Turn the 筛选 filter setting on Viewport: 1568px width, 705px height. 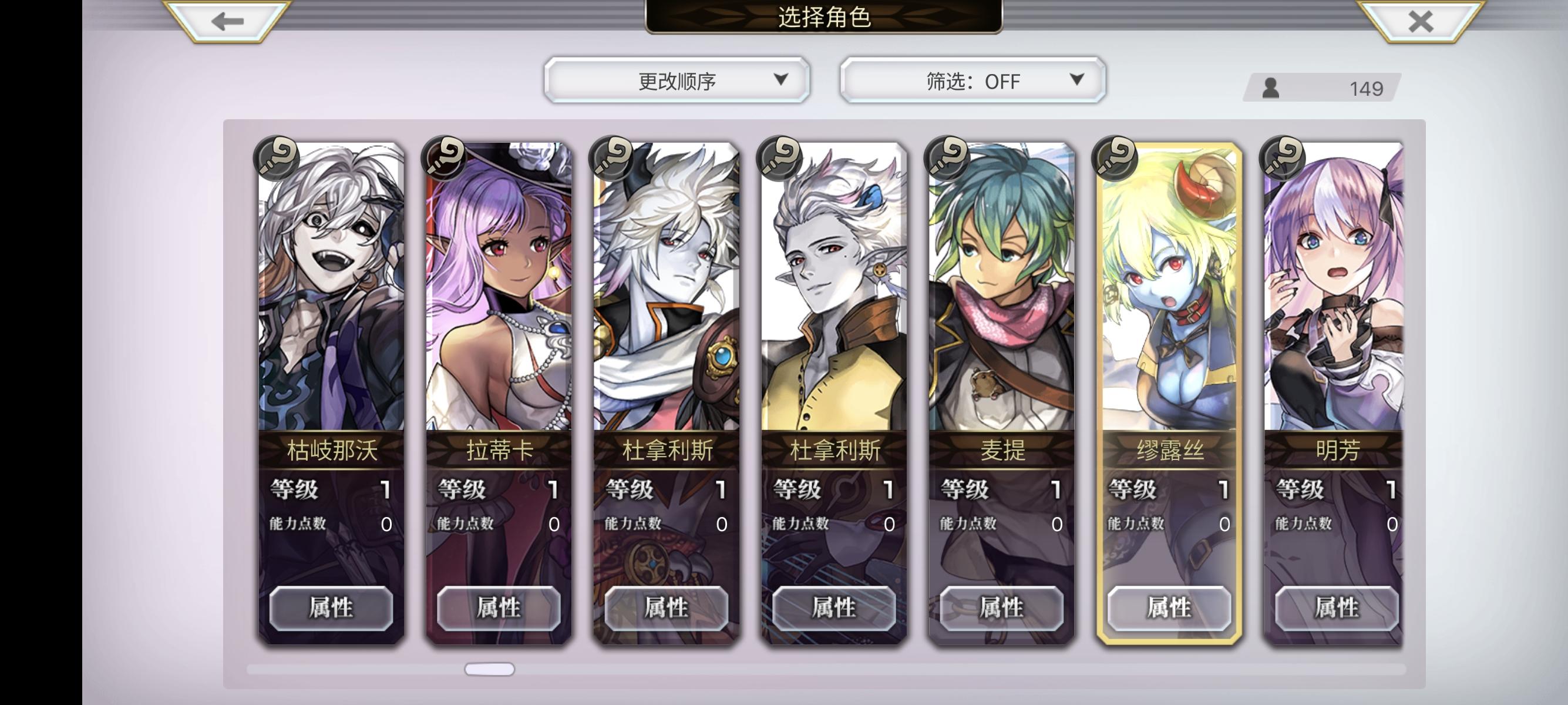[x=971, y=80]
